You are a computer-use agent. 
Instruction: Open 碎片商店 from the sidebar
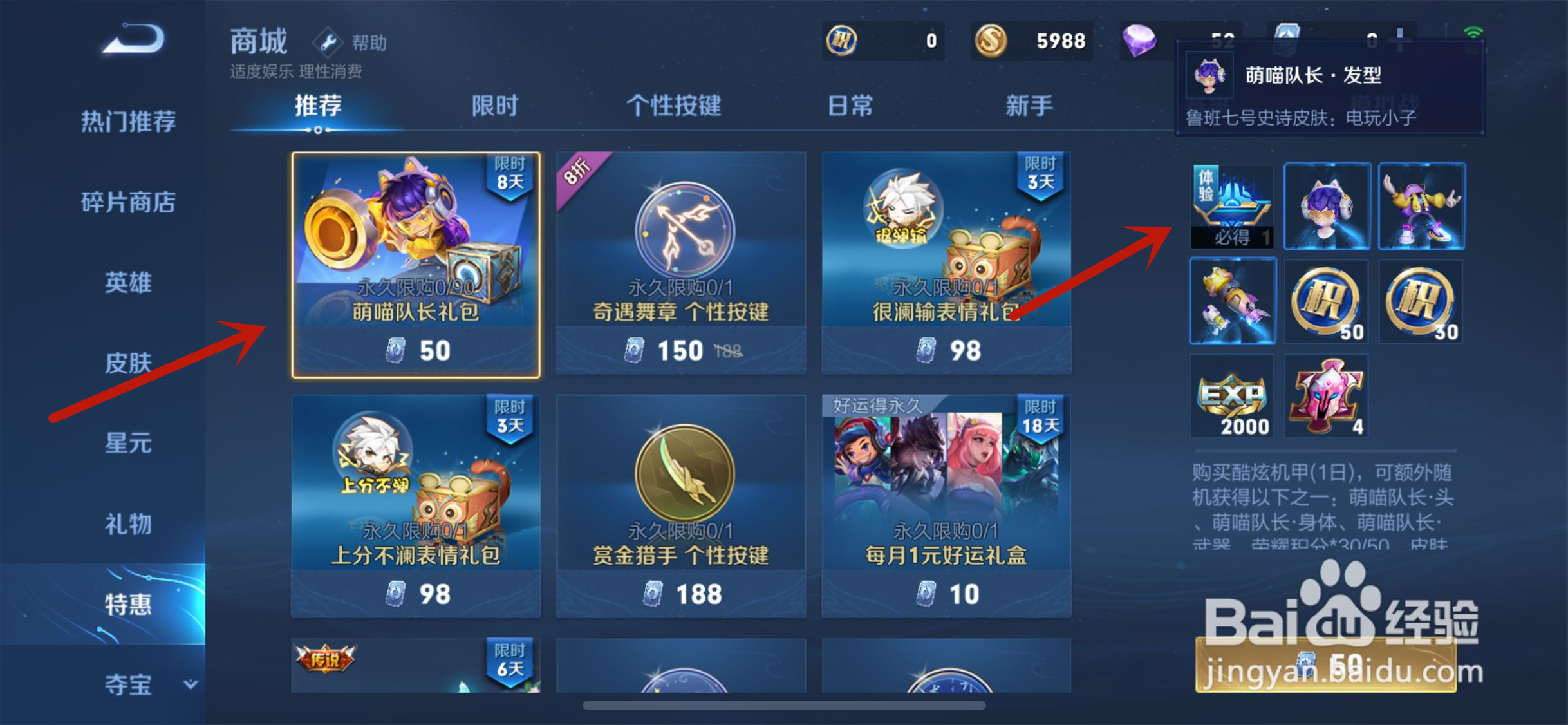128,202
